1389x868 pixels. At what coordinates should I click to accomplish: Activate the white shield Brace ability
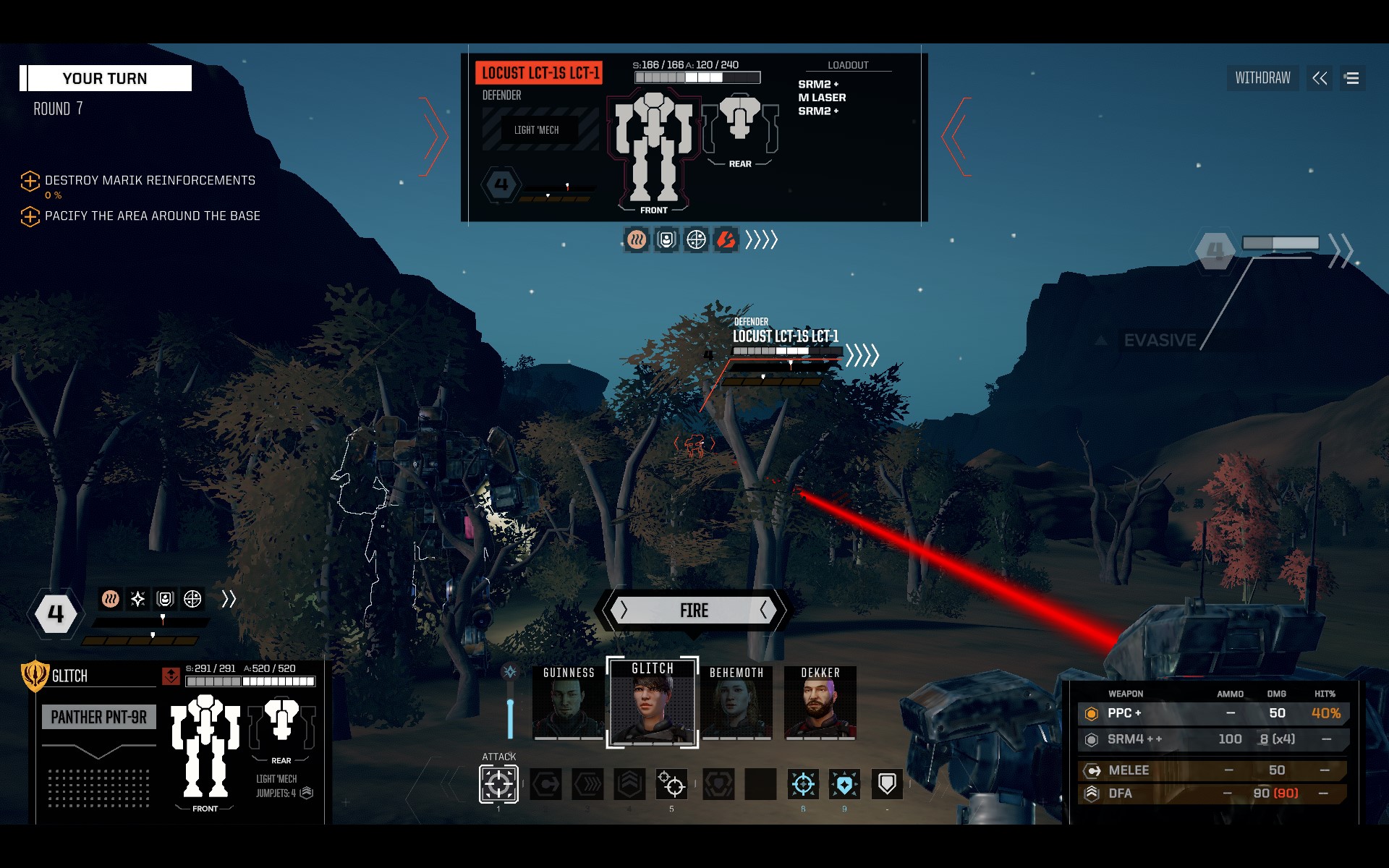point(887,784)
